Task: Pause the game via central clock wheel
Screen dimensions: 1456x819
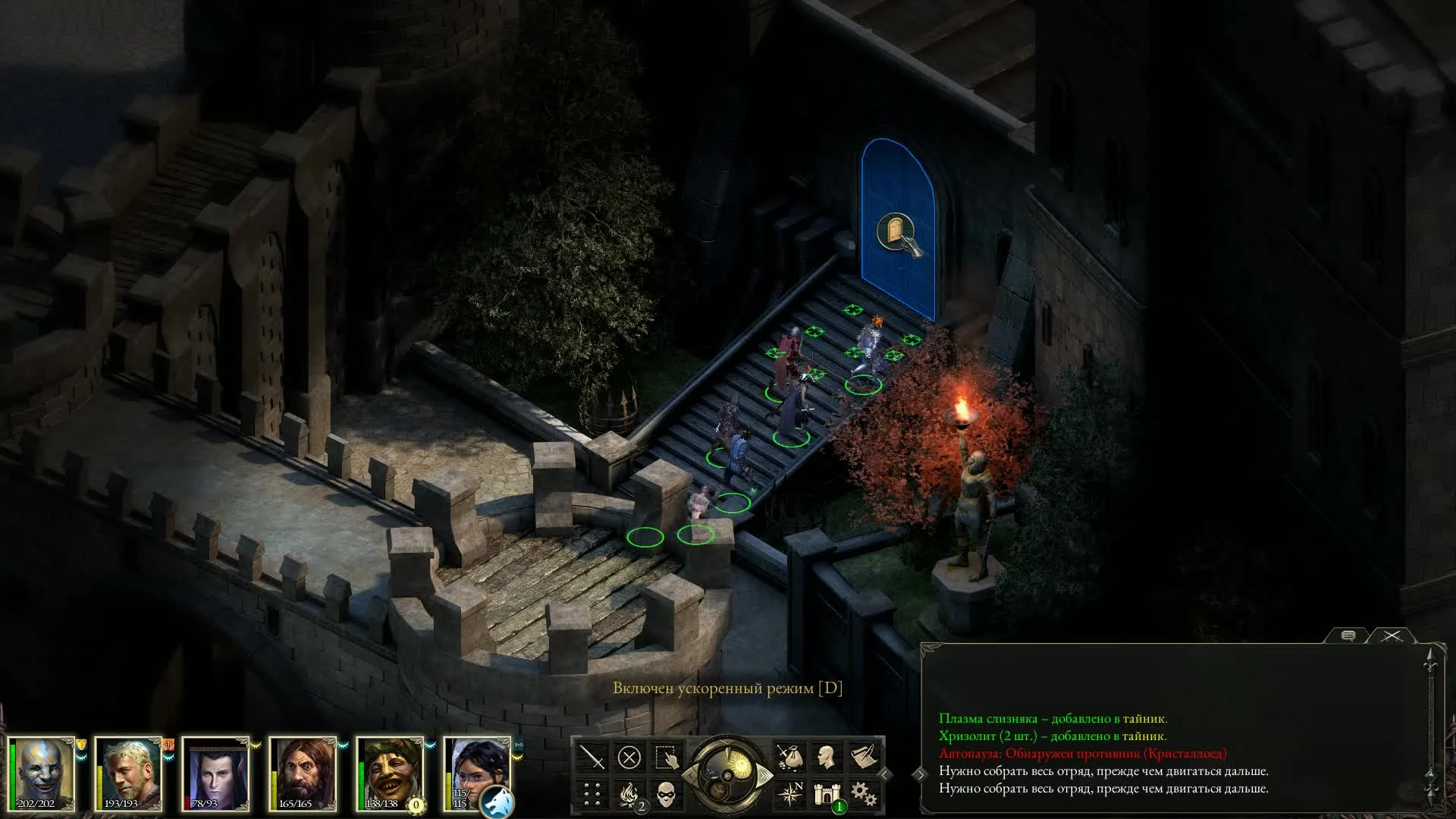Action: 729,774
